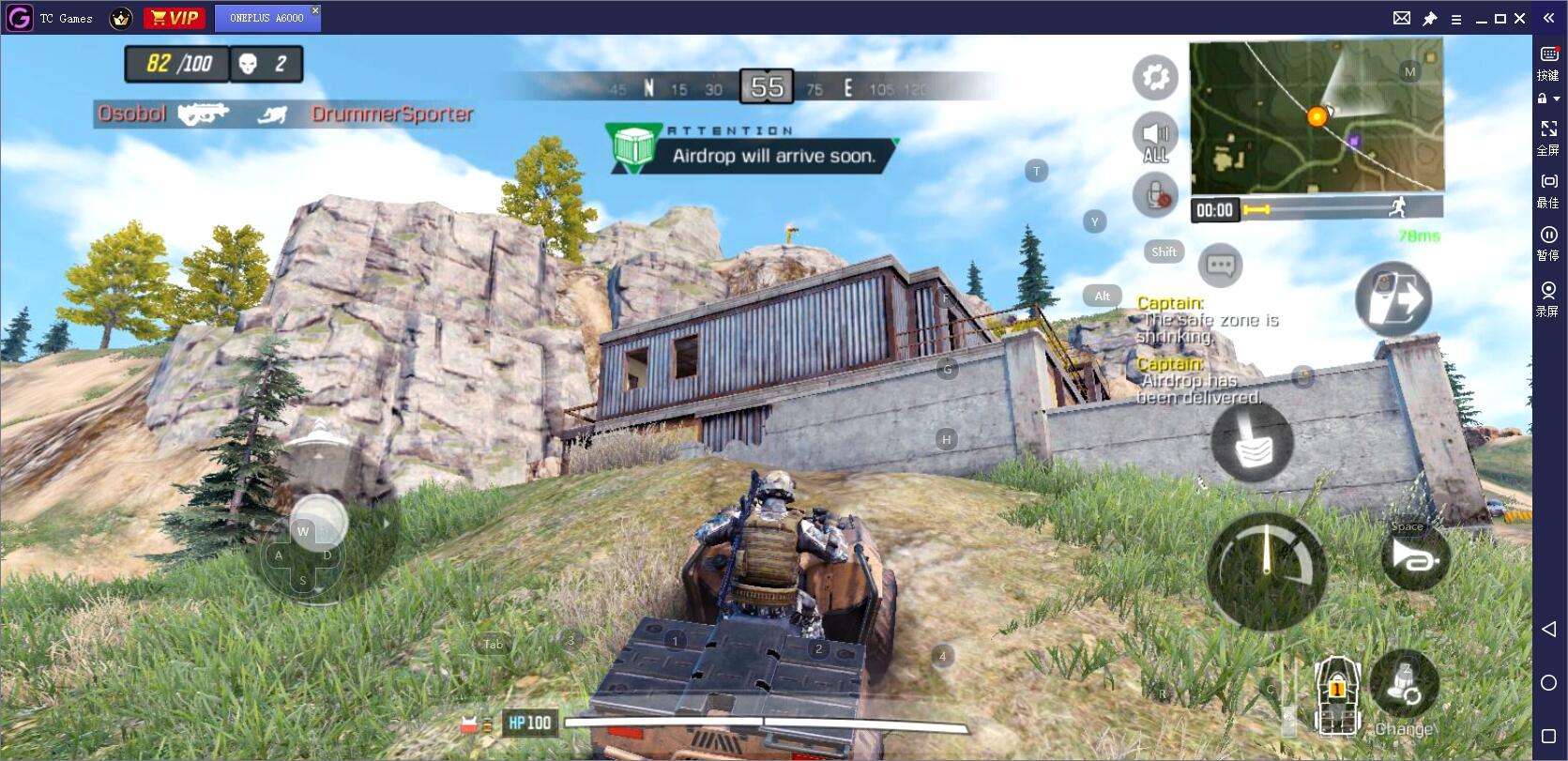Viewport: 1568px width, 761px height.
Task: Tap the exit vehicle button
Action: point(1393,299)
